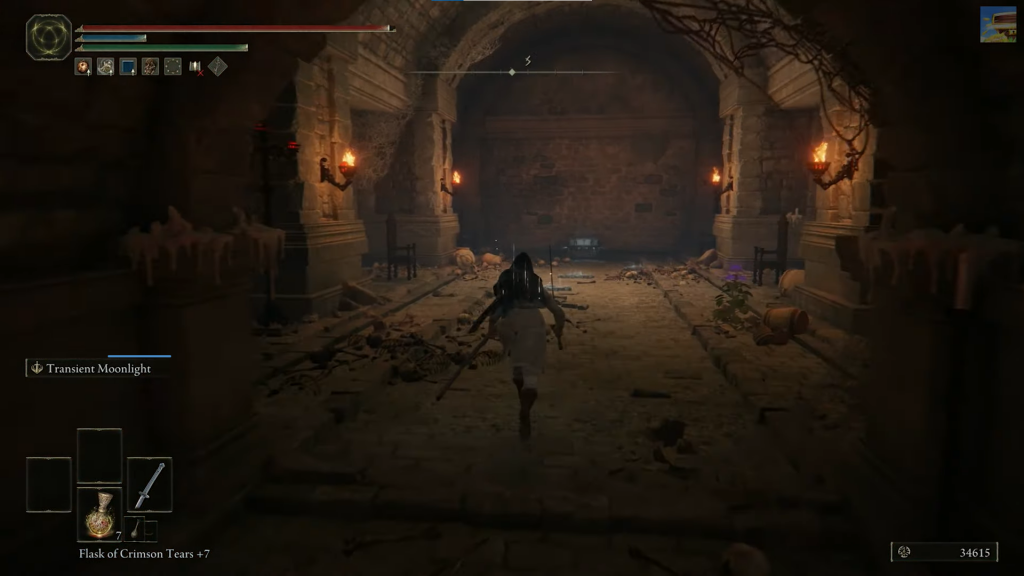This screenshot has width=1024, height=576.
Task: Click the compass bar above the archway
Action: tap(512, 71)
